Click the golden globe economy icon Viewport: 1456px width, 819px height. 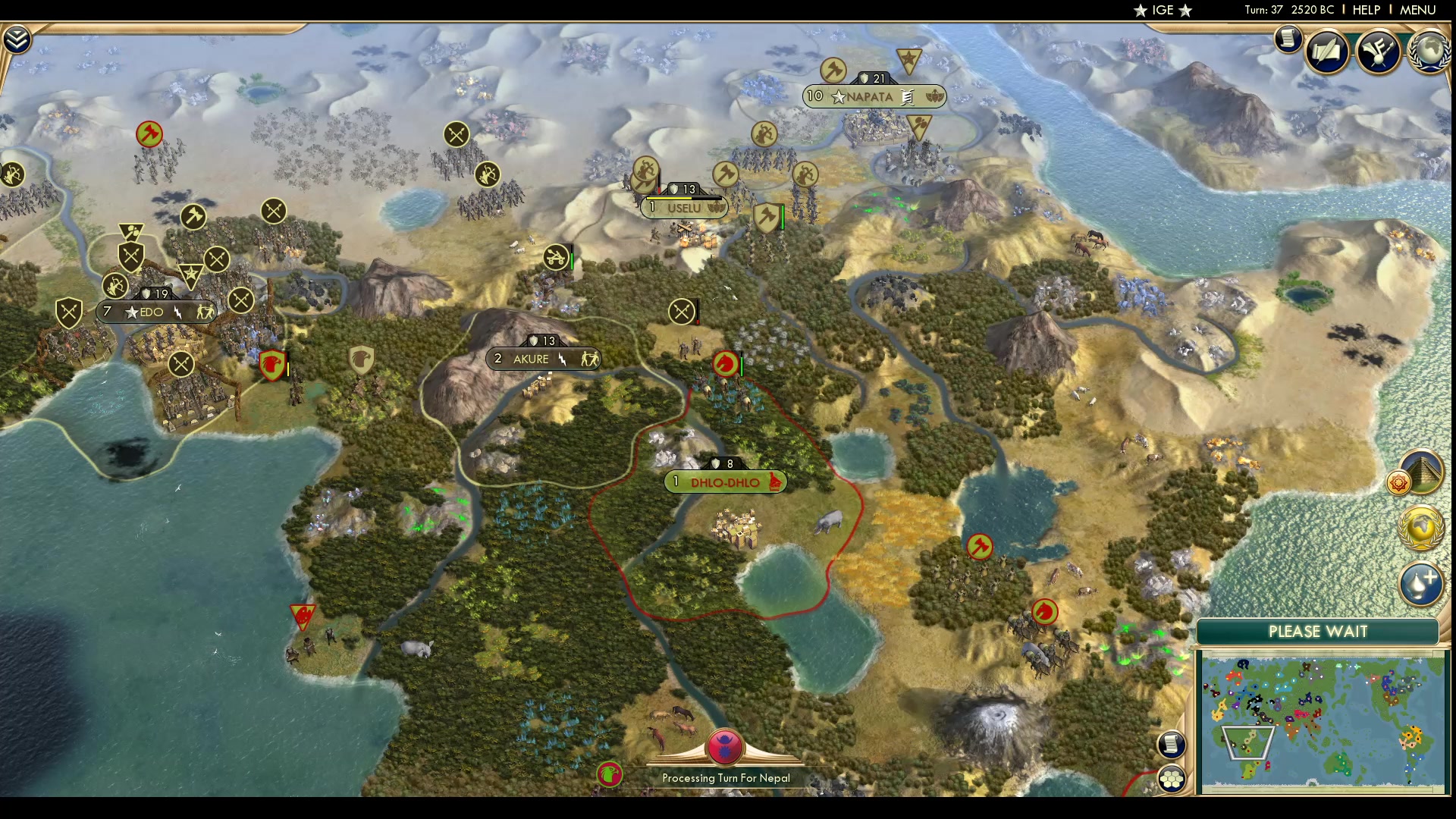[x=1420, y=528]
